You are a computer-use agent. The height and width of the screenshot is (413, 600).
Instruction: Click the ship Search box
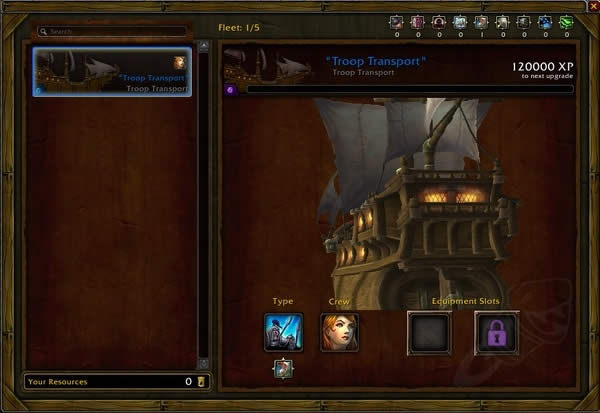tap(110, 32)
